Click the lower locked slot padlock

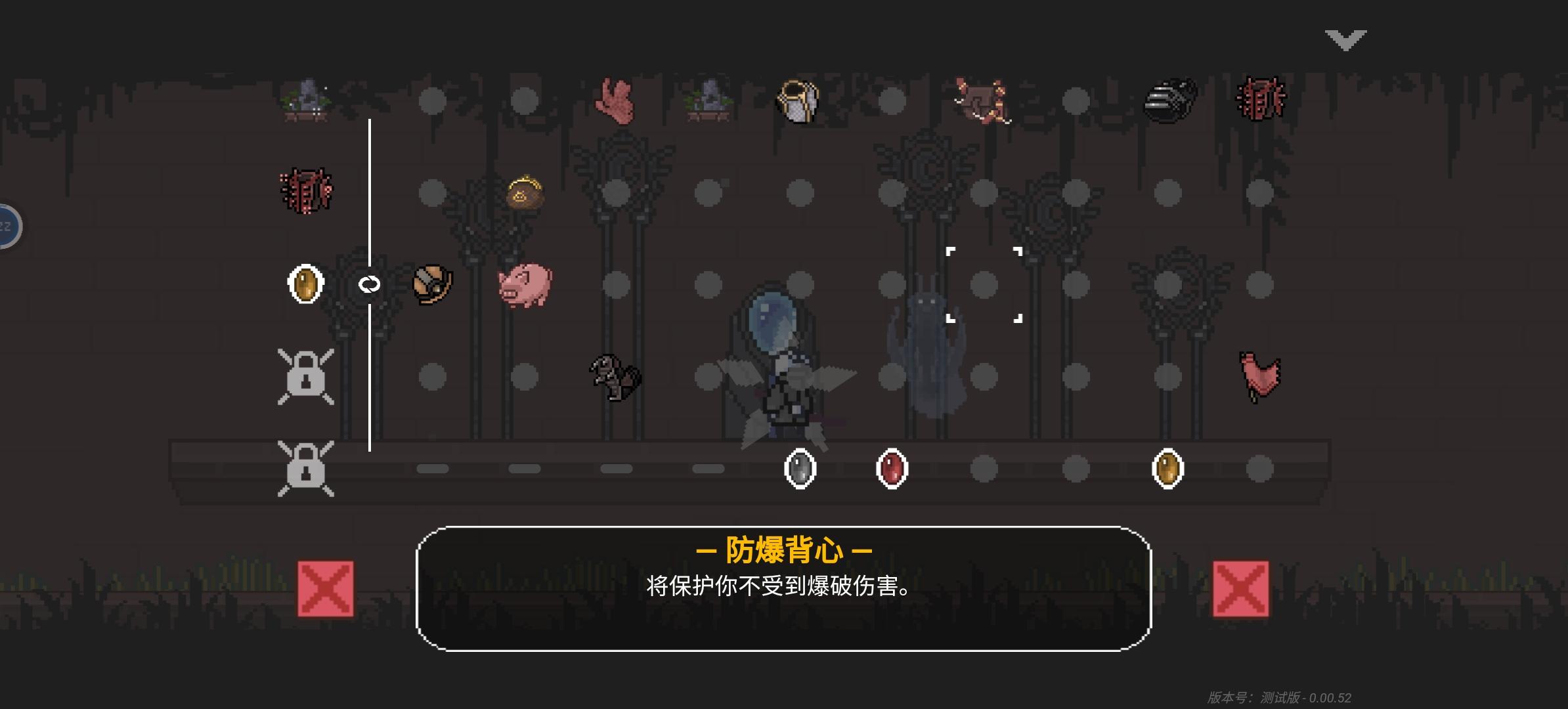coord(306,469)
